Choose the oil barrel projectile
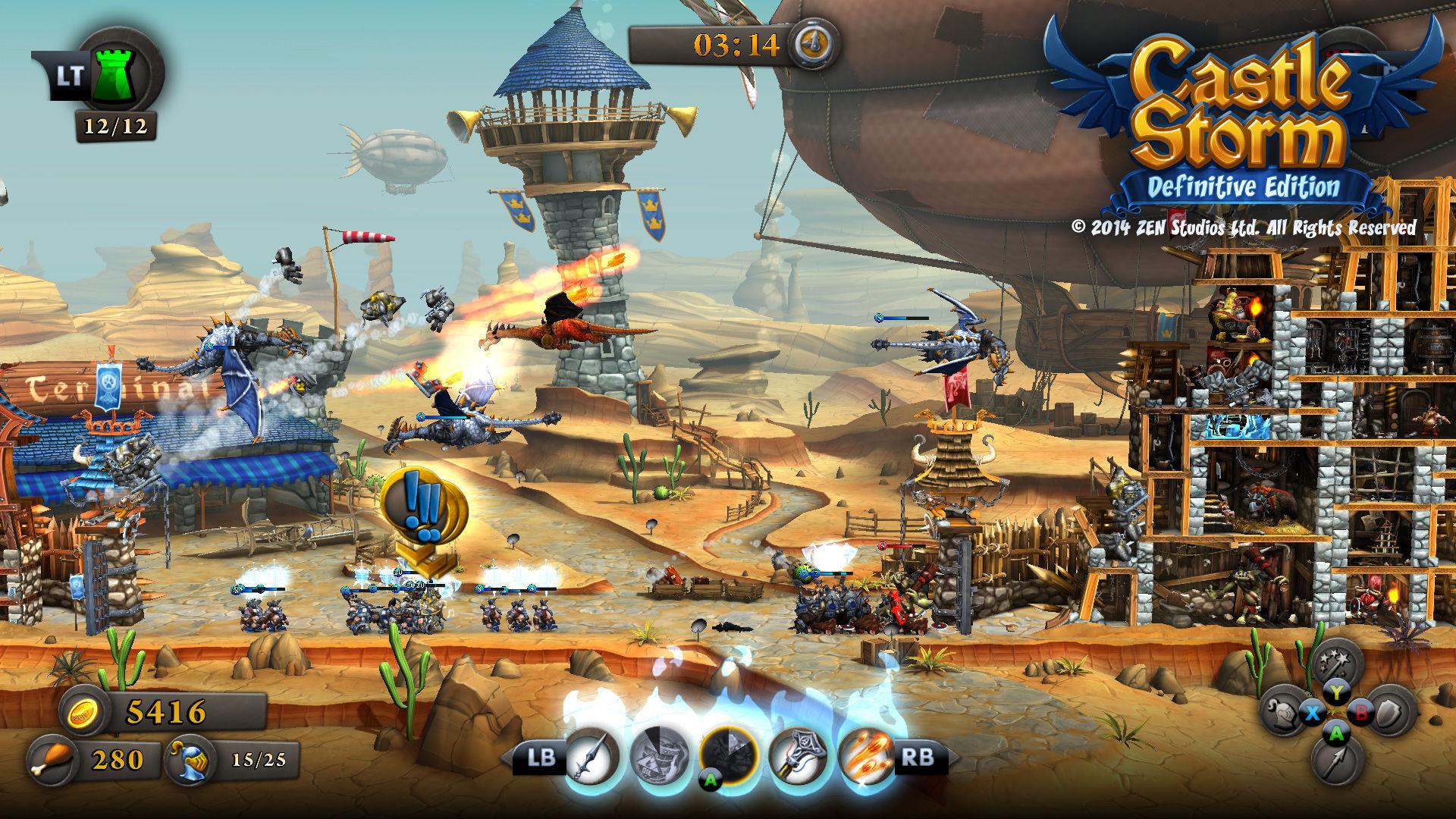The image size is (1456, 819). [660, 756]
